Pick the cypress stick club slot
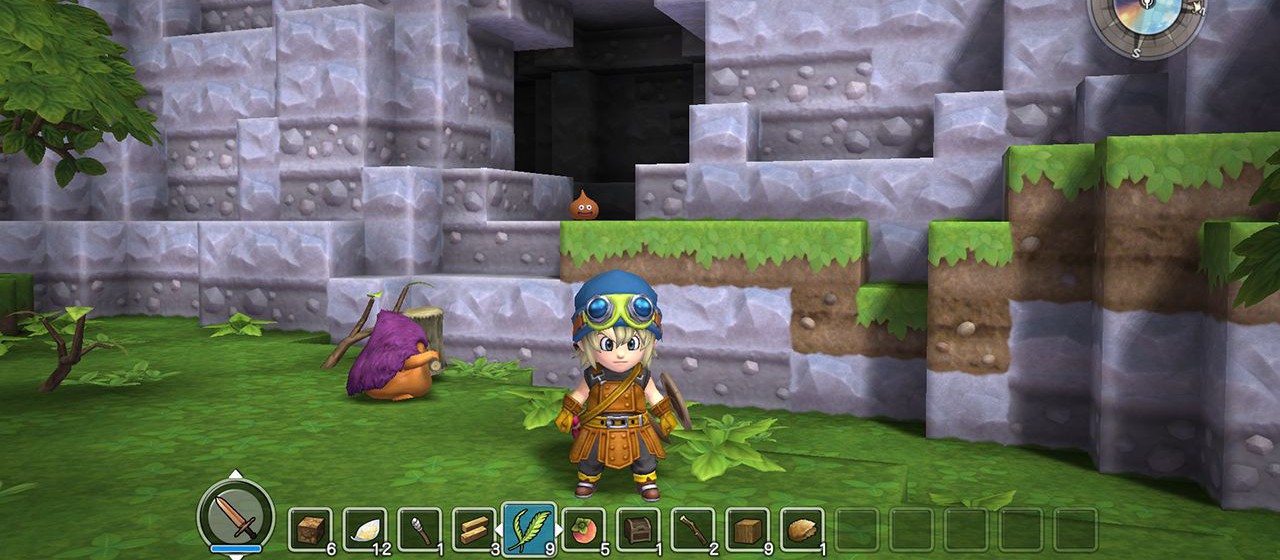Screen dimensions: 1280x560 [419, 529]
